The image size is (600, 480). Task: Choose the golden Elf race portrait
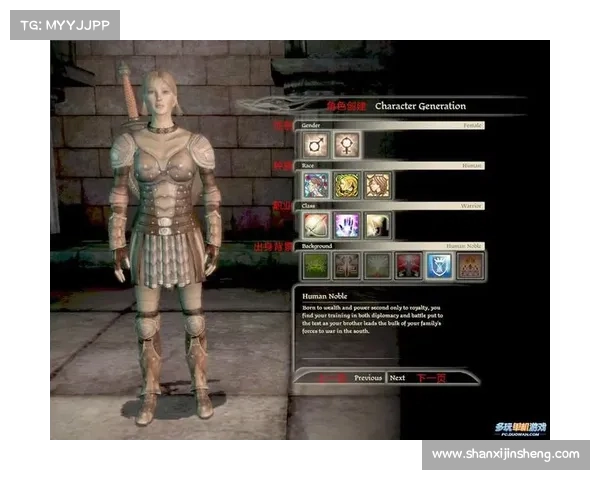[x=347, y=185]
